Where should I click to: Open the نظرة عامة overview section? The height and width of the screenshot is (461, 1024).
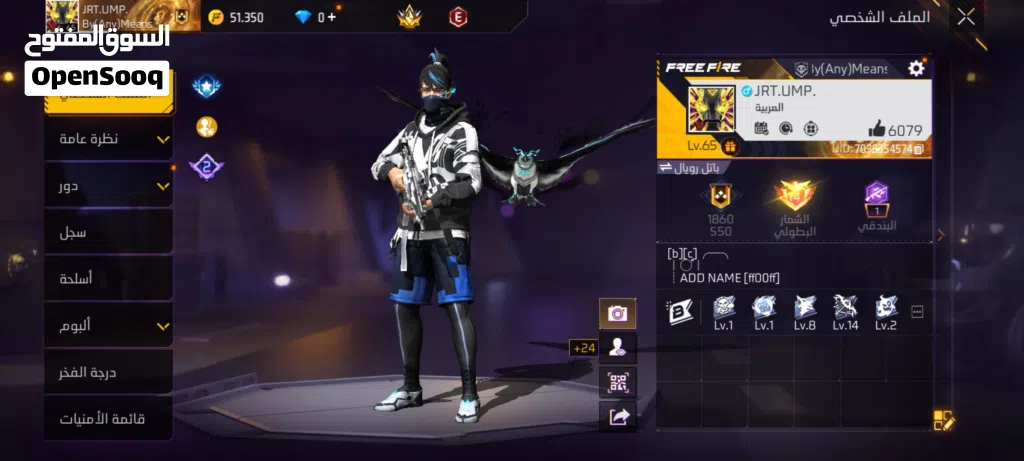coord(108,139)
